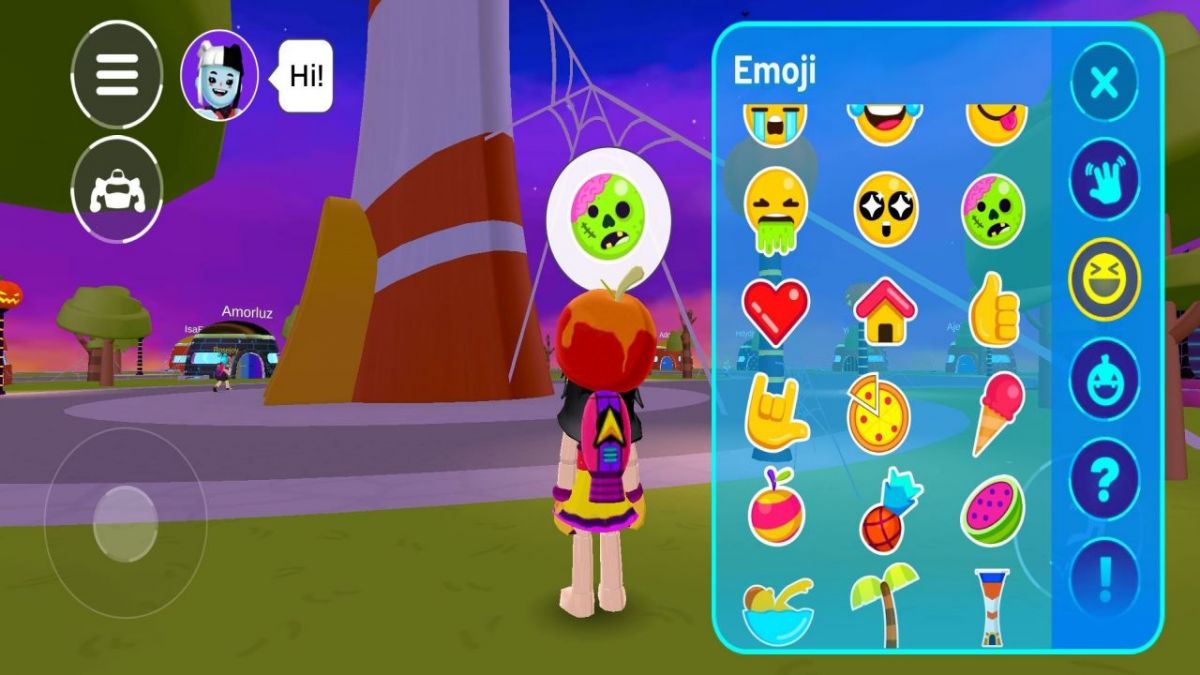Select the house emoji
This screenshot has height=675, width=1200.
tap(884, 310)
